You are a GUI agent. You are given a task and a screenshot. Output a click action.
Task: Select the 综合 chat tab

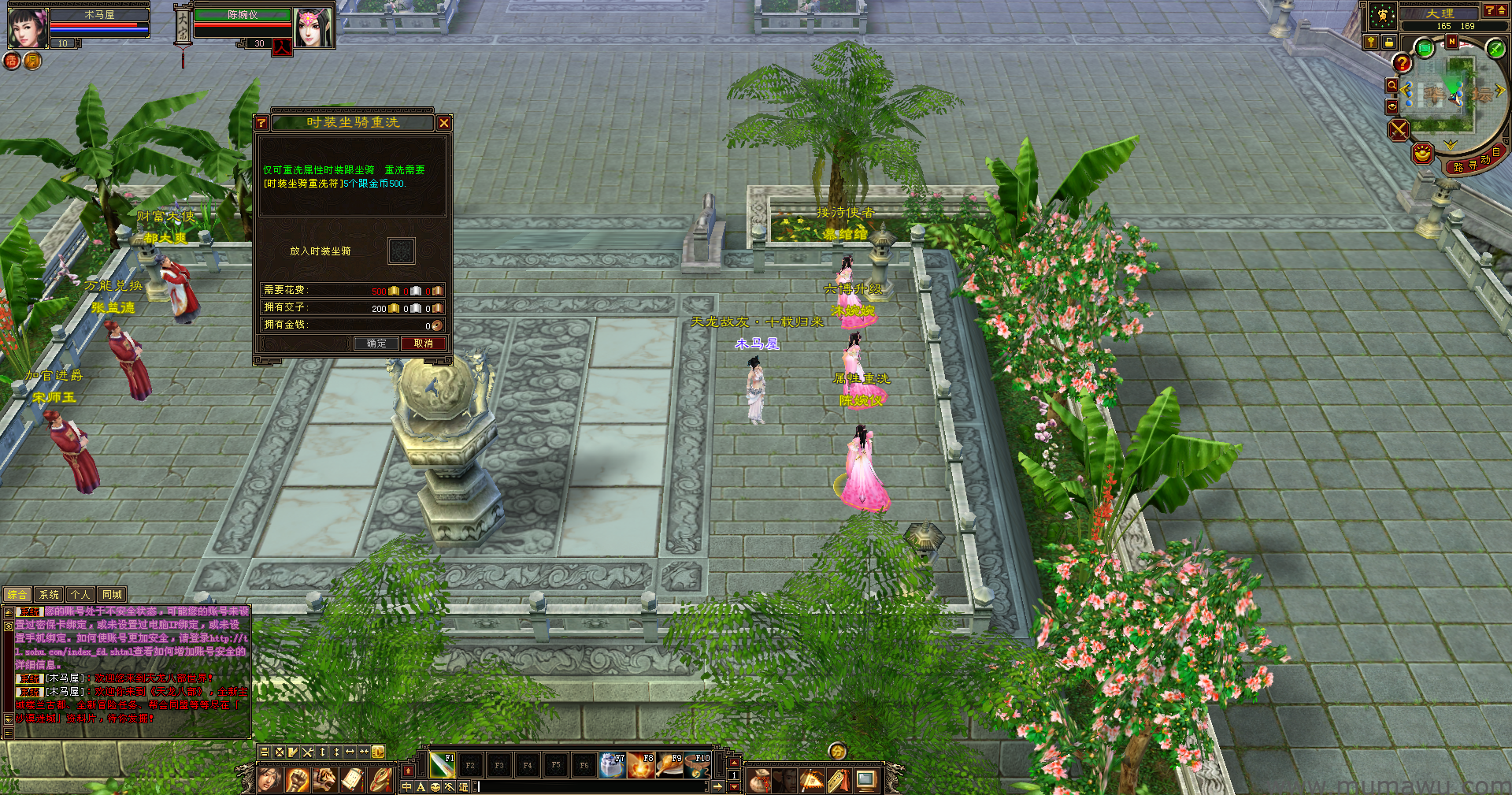(x=17, y=595)
